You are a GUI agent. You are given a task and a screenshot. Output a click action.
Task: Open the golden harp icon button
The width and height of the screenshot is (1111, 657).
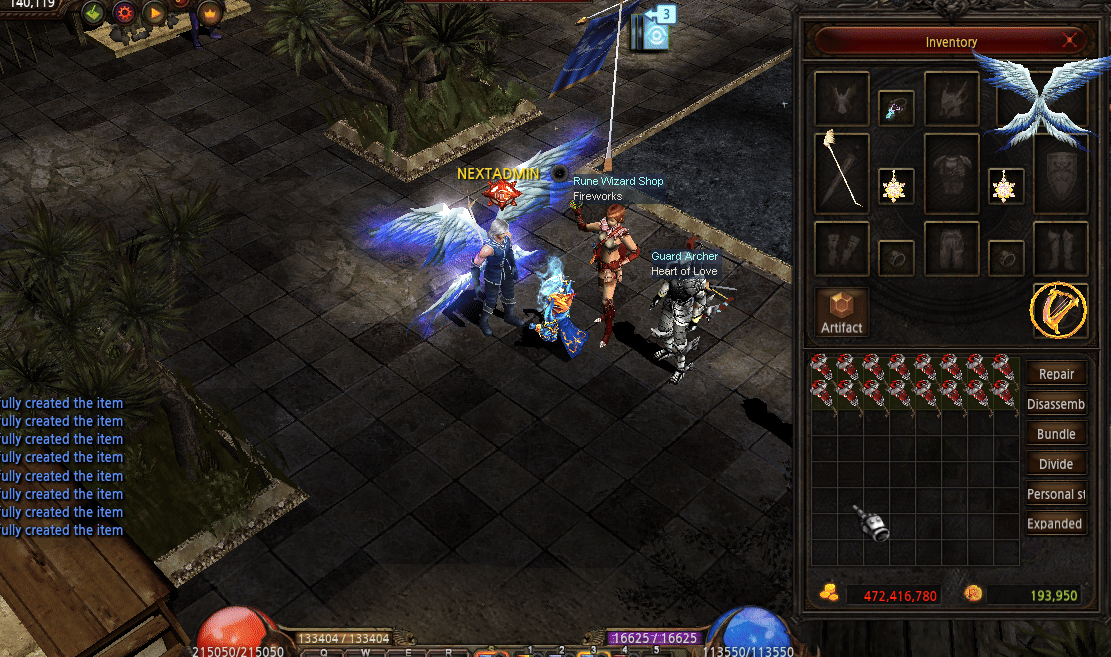coord(1060,310)
